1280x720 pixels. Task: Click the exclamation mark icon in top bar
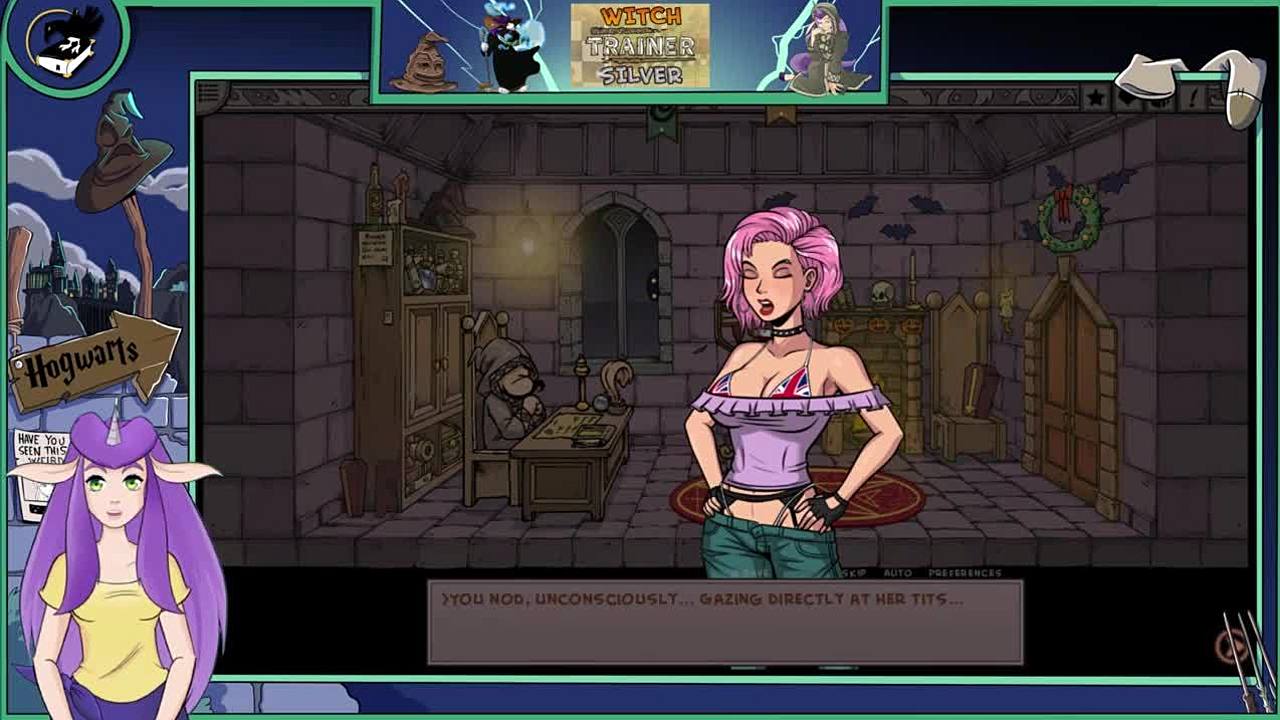click(x=1193, y=98)
